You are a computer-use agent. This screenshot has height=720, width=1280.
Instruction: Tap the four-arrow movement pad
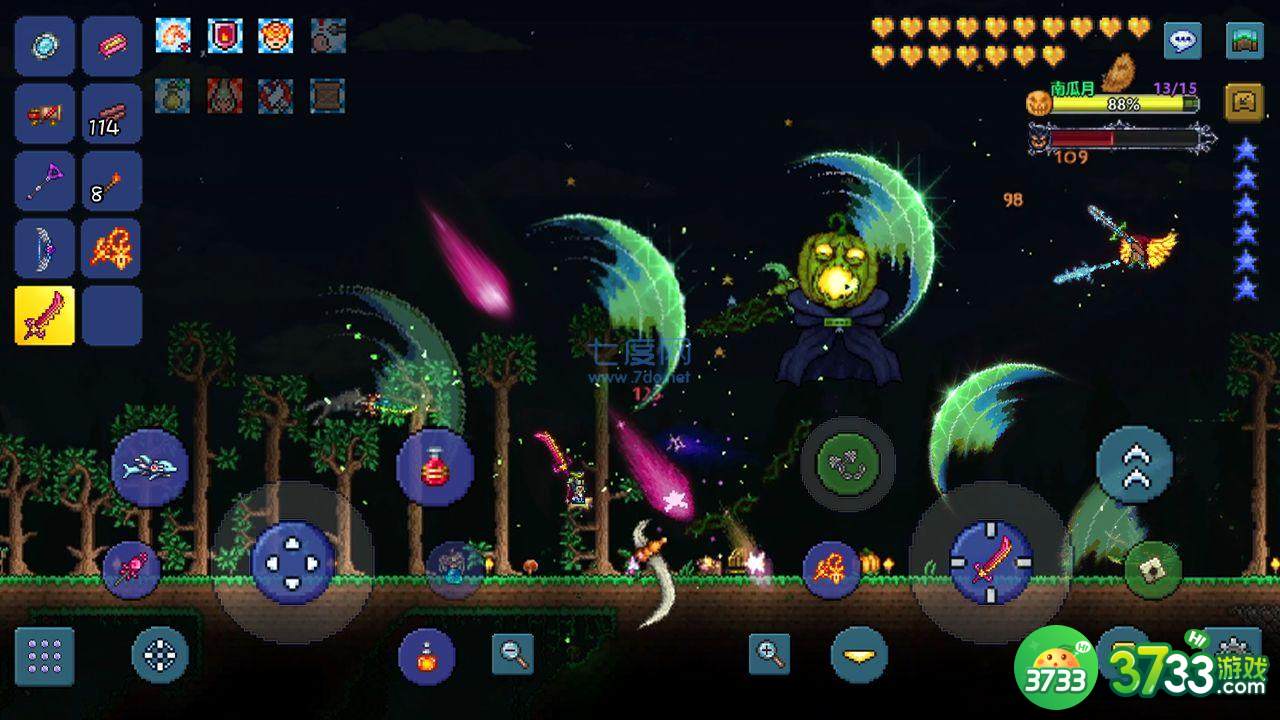click(293, 562)
